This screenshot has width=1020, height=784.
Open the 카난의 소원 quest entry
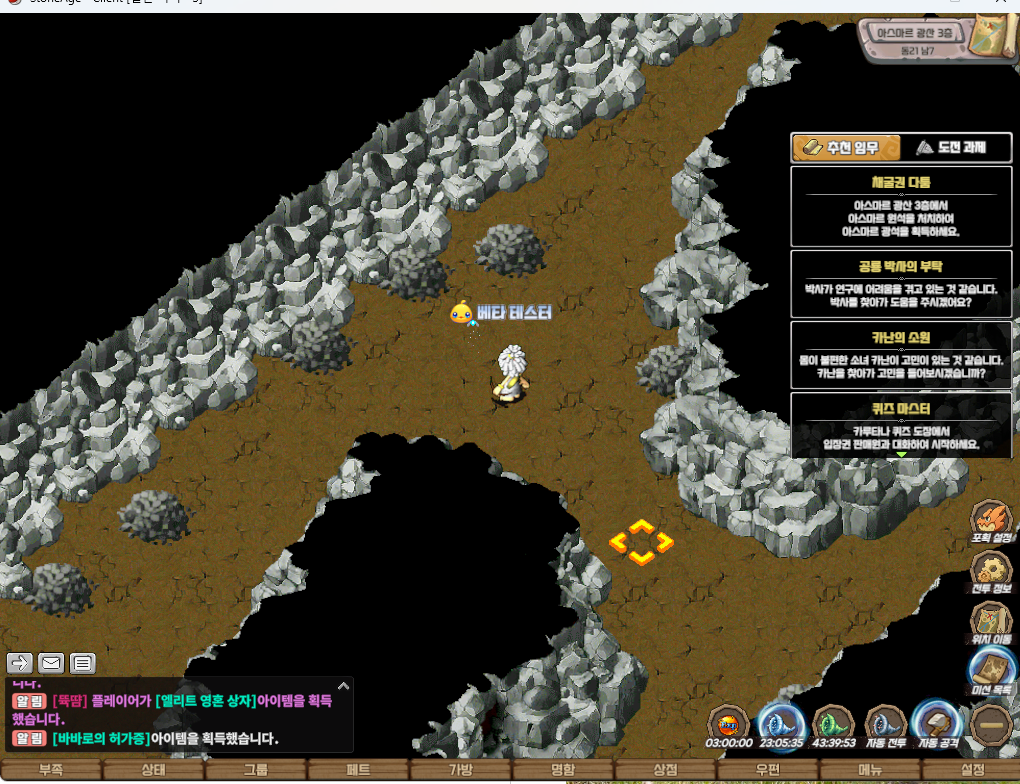(900, 355)
